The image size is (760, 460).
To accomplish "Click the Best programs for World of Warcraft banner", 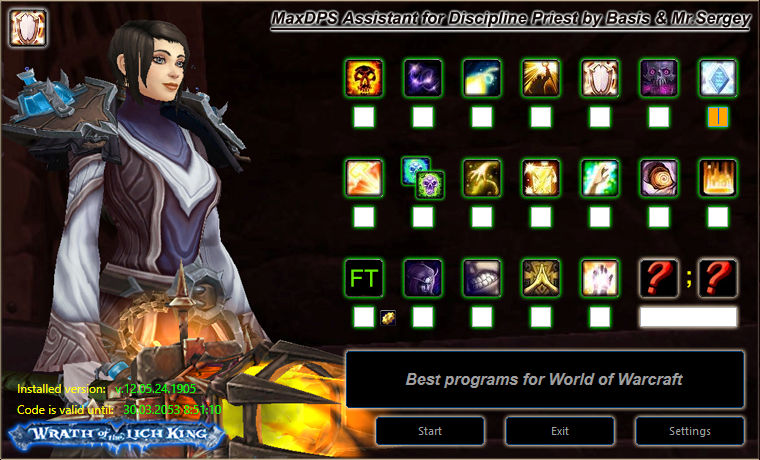I will [544, 379].
